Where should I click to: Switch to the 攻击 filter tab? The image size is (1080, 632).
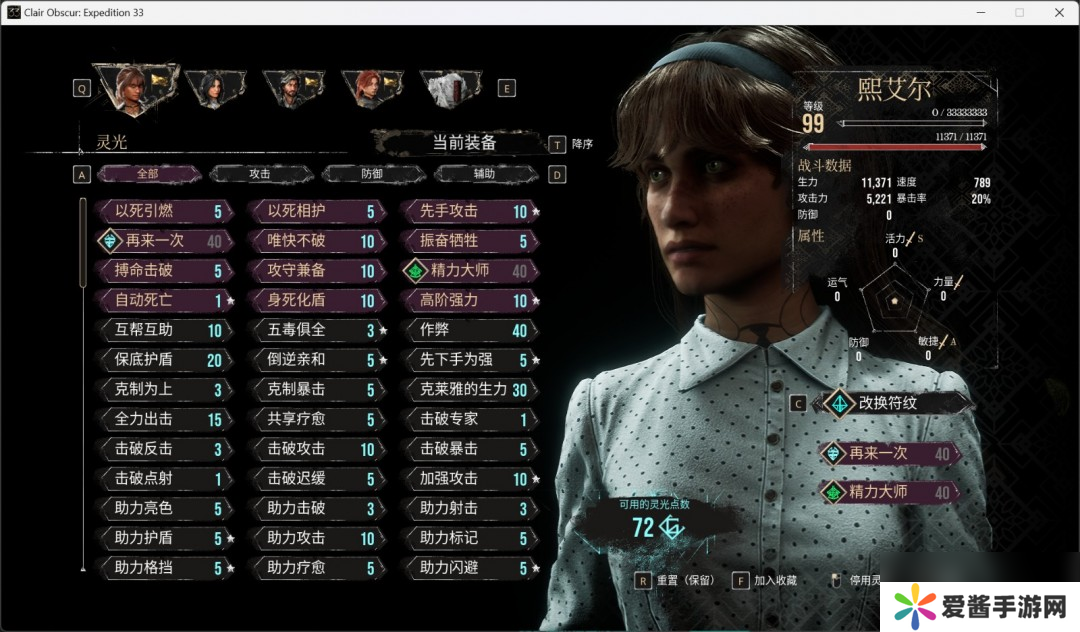tap(260, 174)
